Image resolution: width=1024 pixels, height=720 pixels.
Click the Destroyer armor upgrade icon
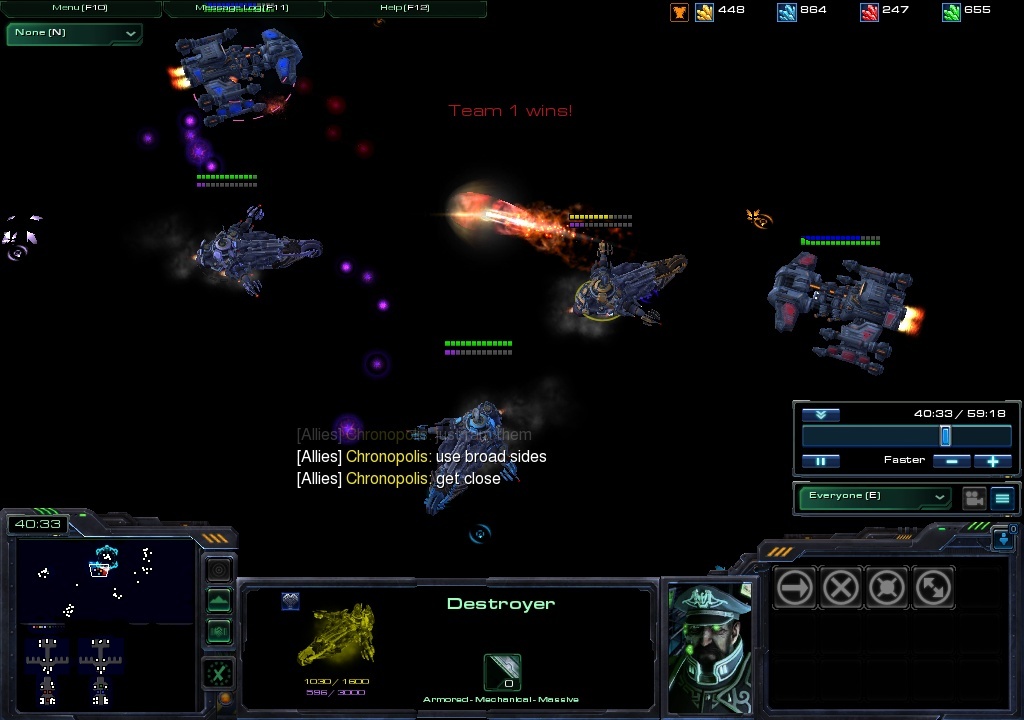pyautogui.click(x=502, y=672)
